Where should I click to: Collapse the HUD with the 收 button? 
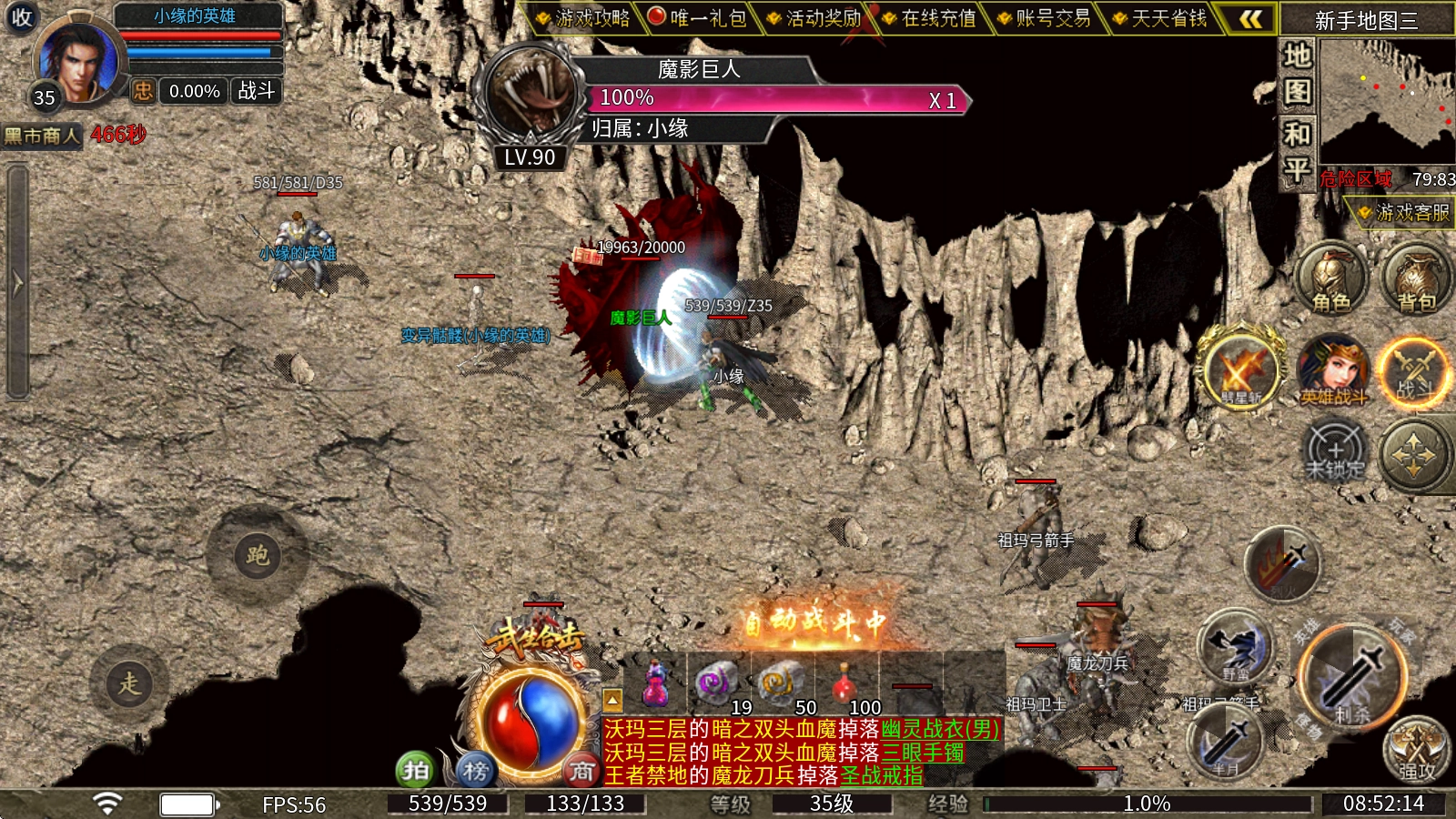coord(21,17)
